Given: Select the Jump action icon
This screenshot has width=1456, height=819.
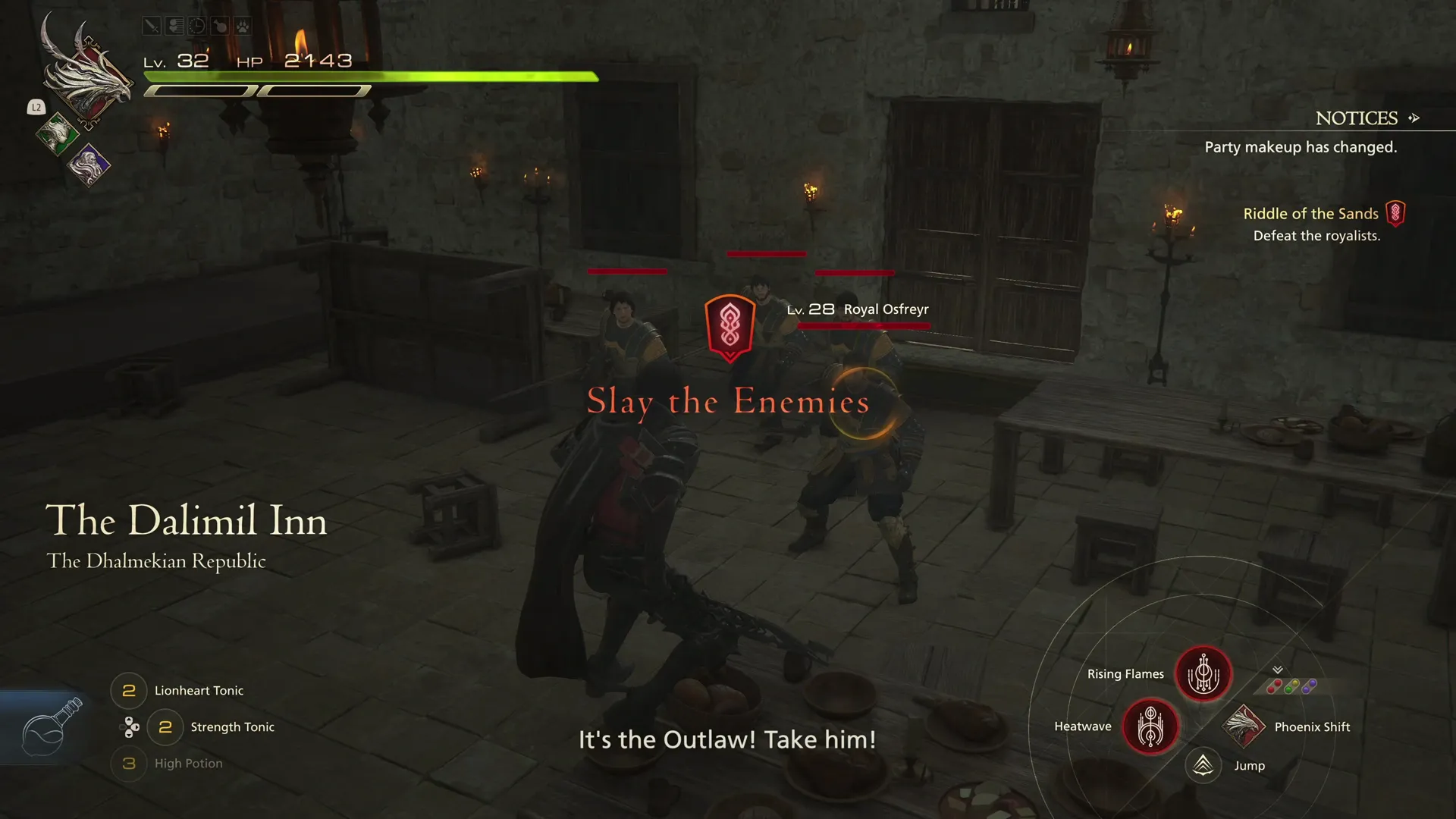Looking at the screenshot, I should (1202, 765).
